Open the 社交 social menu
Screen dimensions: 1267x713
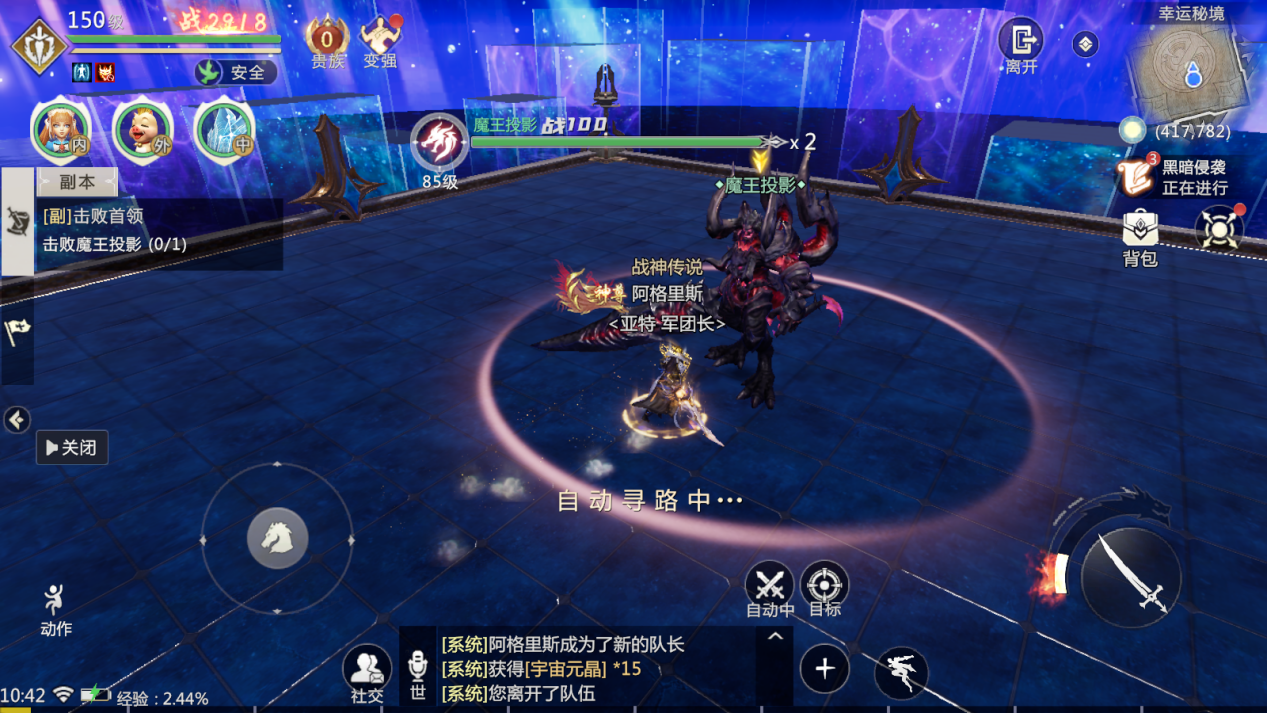[x=367, y=672]
